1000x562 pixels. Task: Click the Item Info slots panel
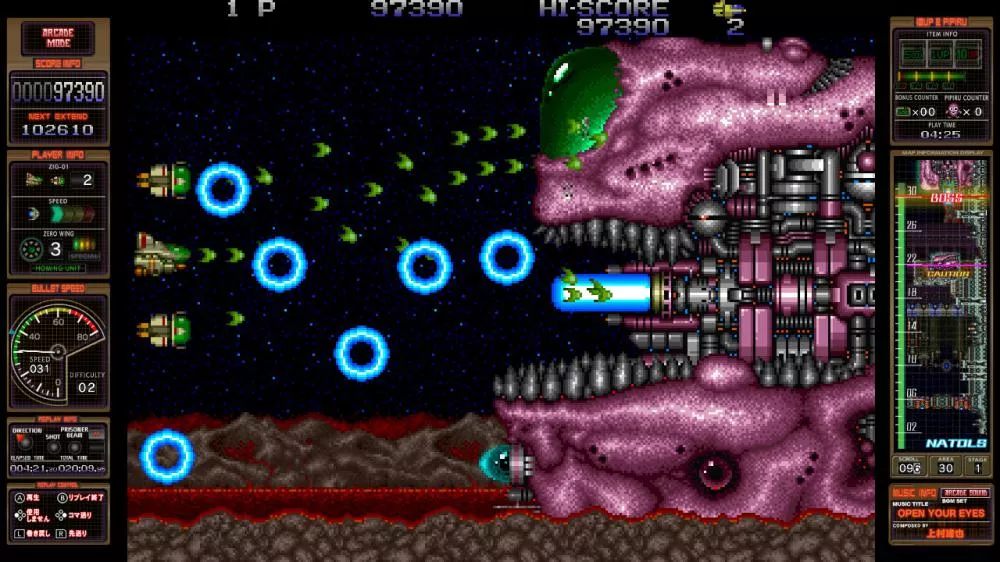tap(939, 52)
